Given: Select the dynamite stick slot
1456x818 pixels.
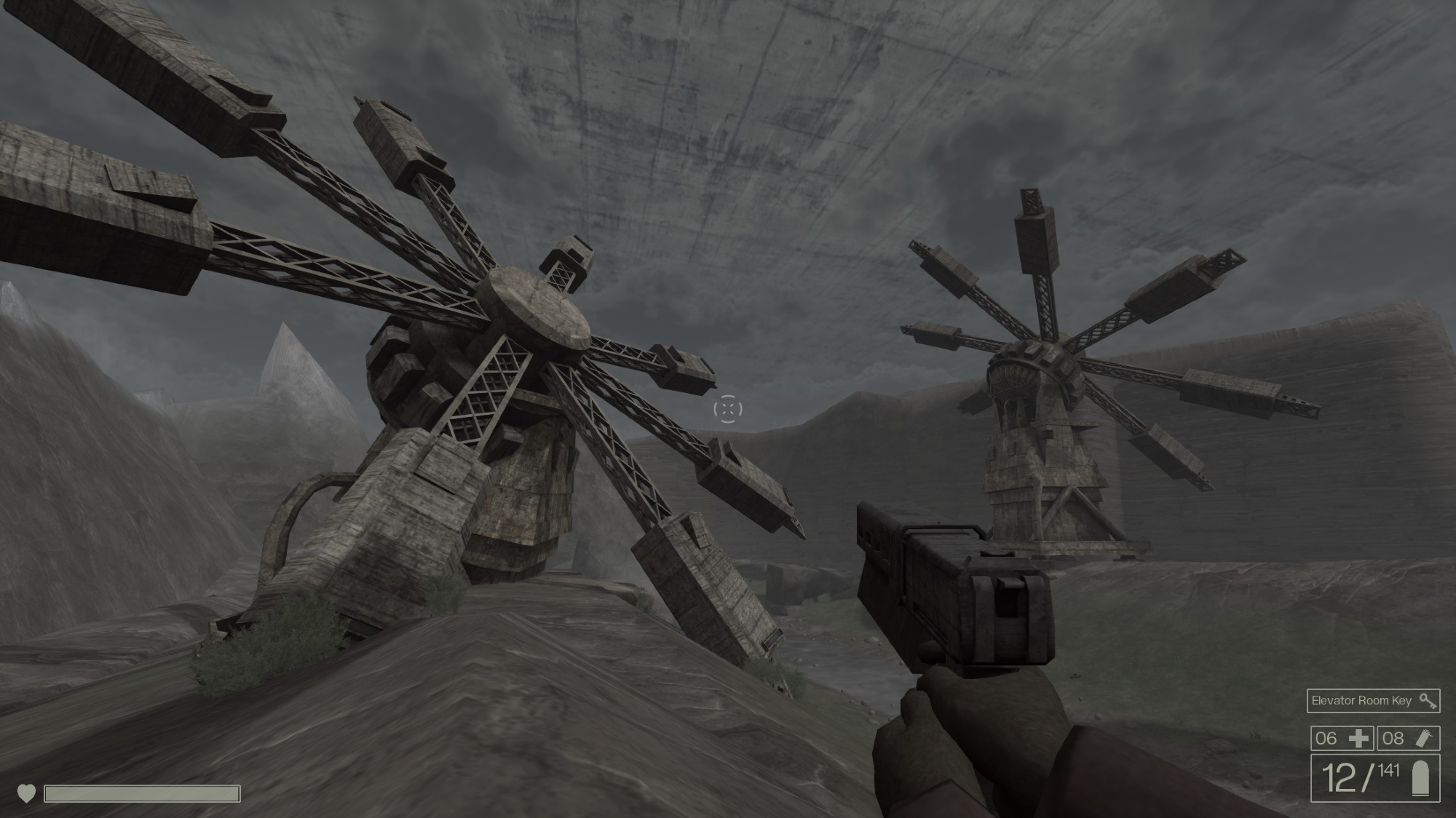Looking at the screenshot, I should pyautogui.click(x=1408, y=738).
